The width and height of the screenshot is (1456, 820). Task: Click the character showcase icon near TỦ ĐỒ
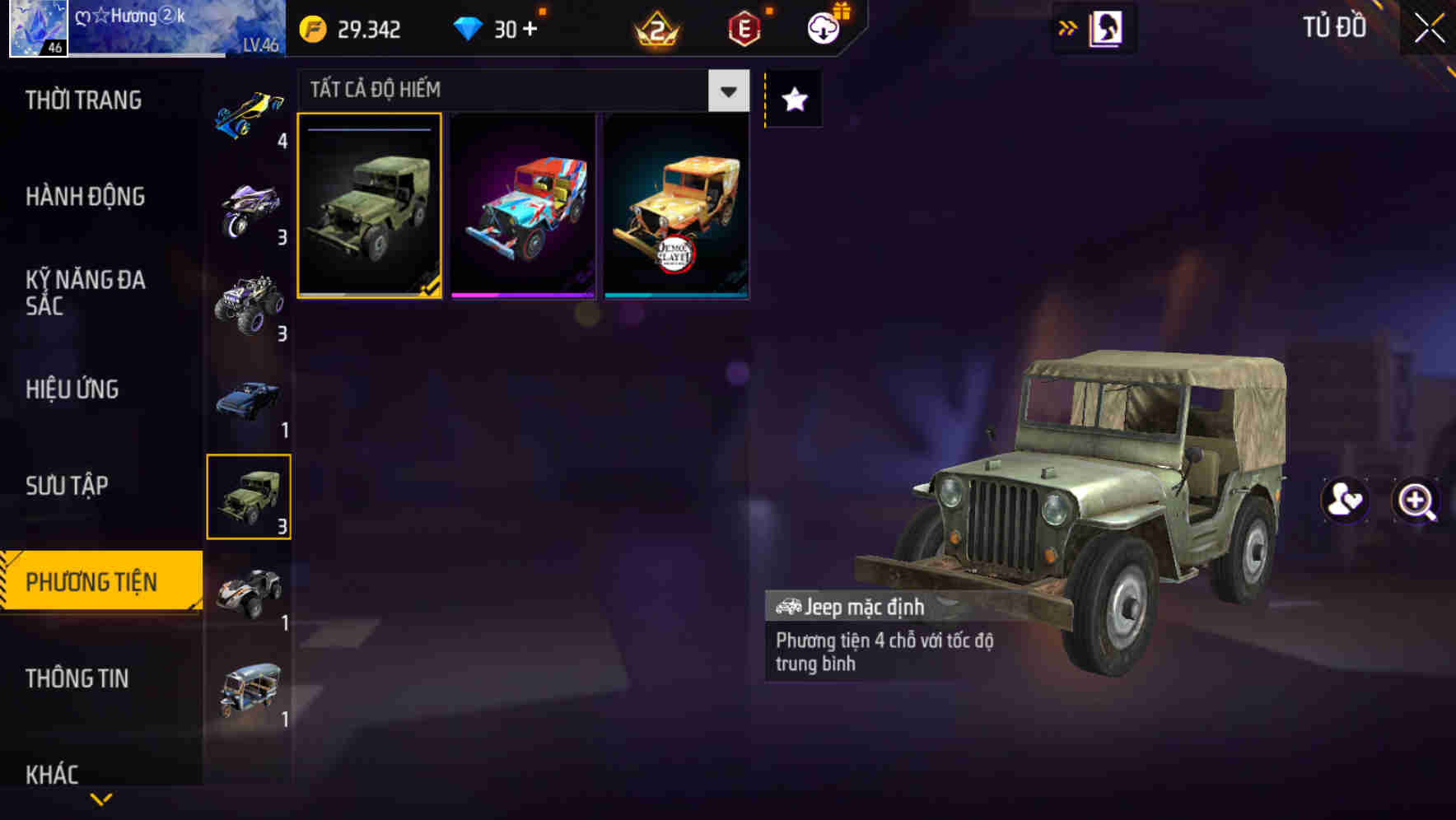(x=1105, y=27)
